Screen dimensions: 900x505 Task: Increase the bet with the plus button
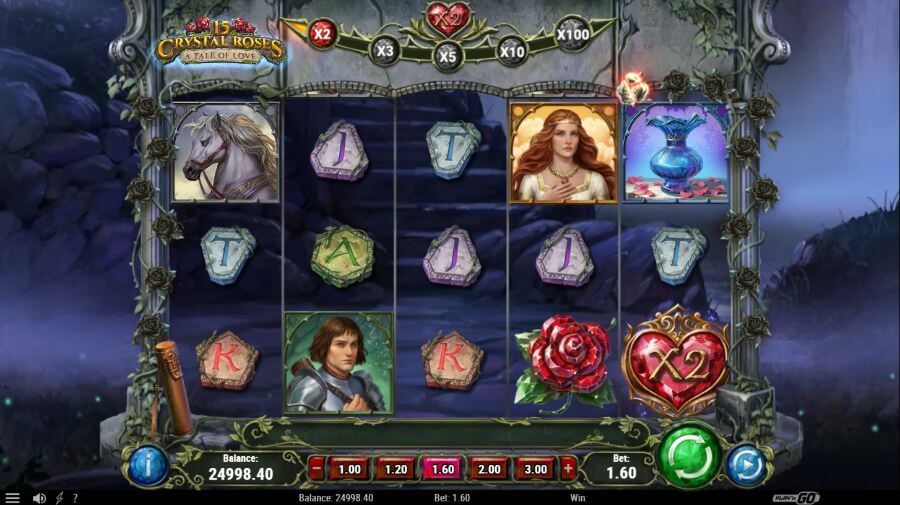(569, 468)
